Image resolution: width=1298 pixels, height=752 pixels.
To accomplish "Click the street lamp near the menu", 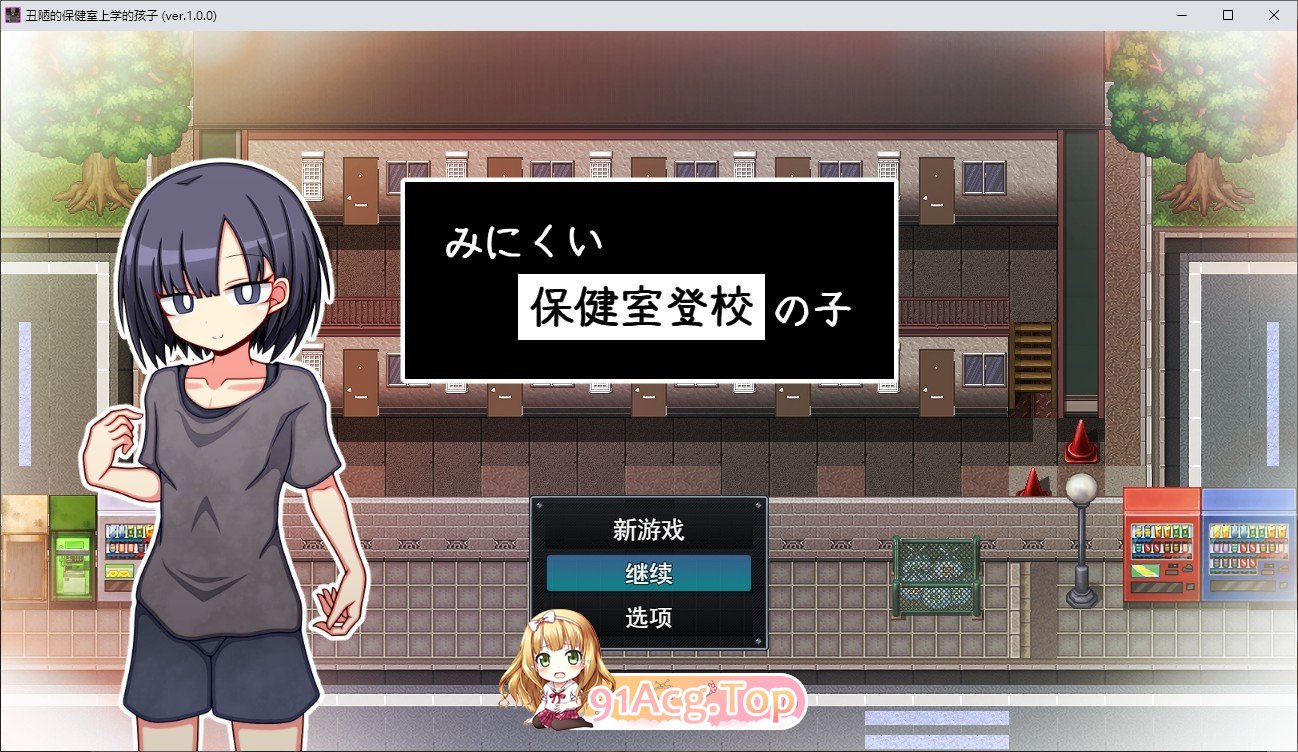I will [x=1082, y=540].
